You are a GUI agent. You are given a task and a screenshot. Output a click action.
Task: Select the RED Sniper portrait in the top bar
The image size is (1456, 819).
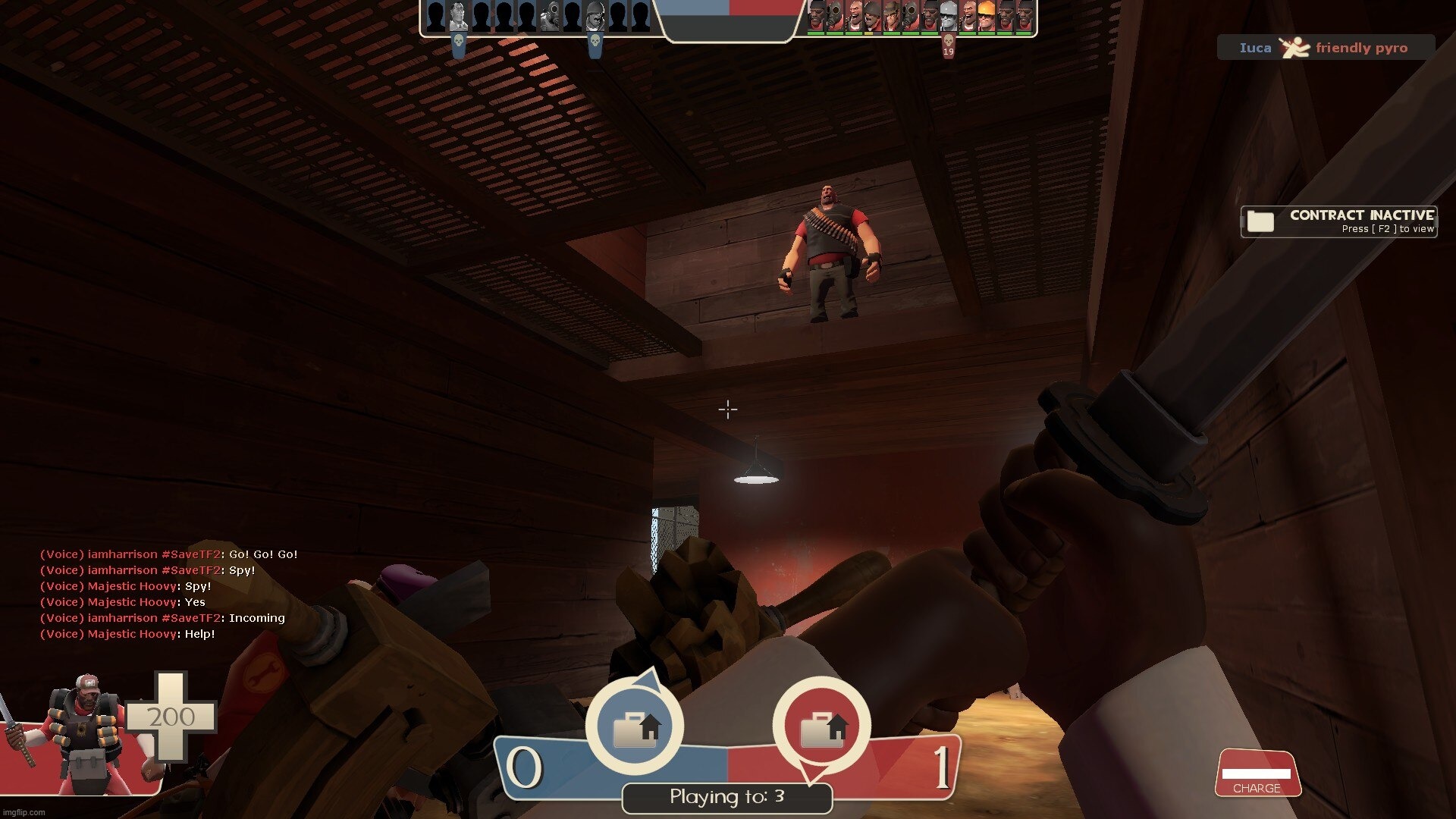[892, 16]
